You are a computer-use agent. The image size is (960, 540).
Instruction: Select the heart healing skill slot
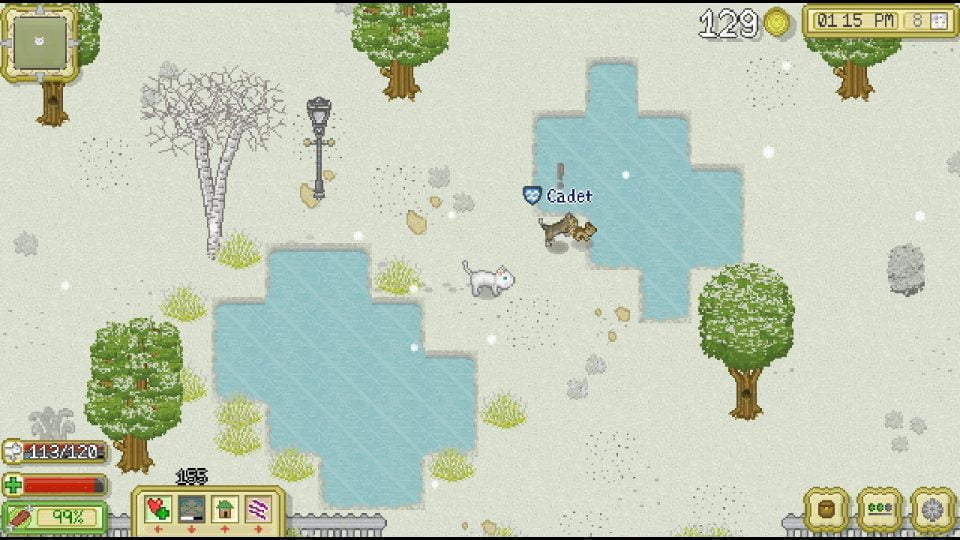158,509
